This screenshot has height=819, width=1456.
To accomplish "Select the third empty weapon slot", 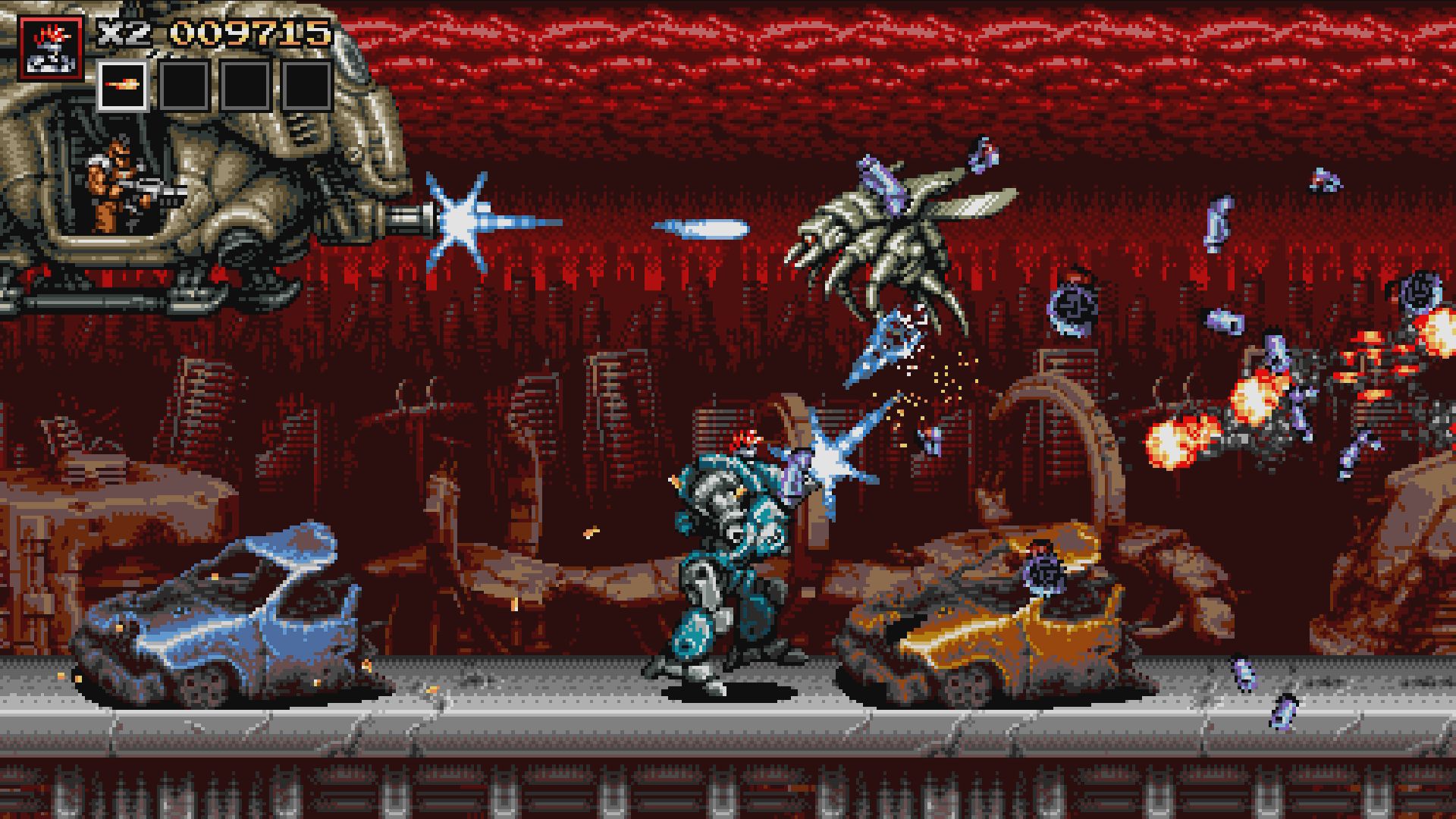I will [247, 83].
